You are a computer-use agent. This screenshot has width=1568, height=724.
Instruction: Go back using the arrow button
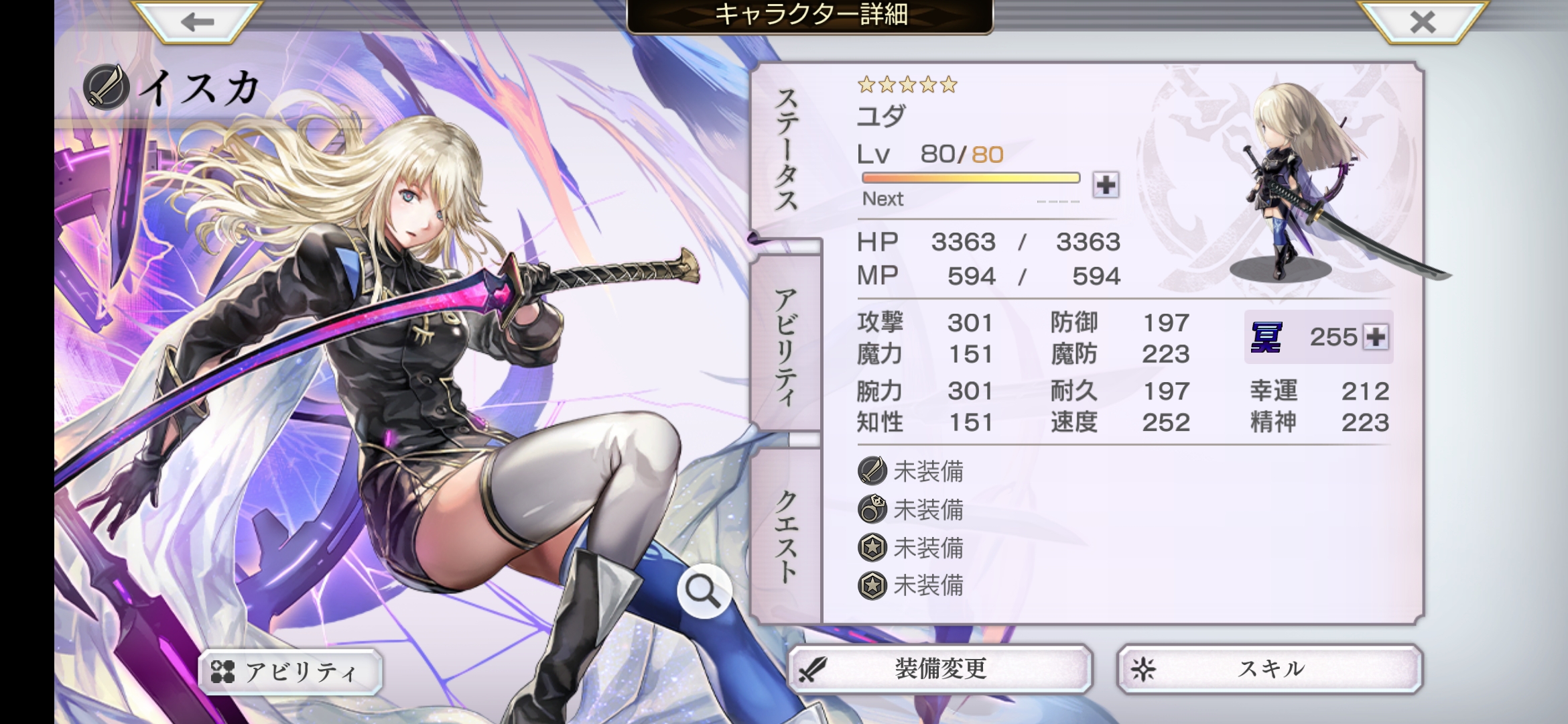(x=197, y=22)
